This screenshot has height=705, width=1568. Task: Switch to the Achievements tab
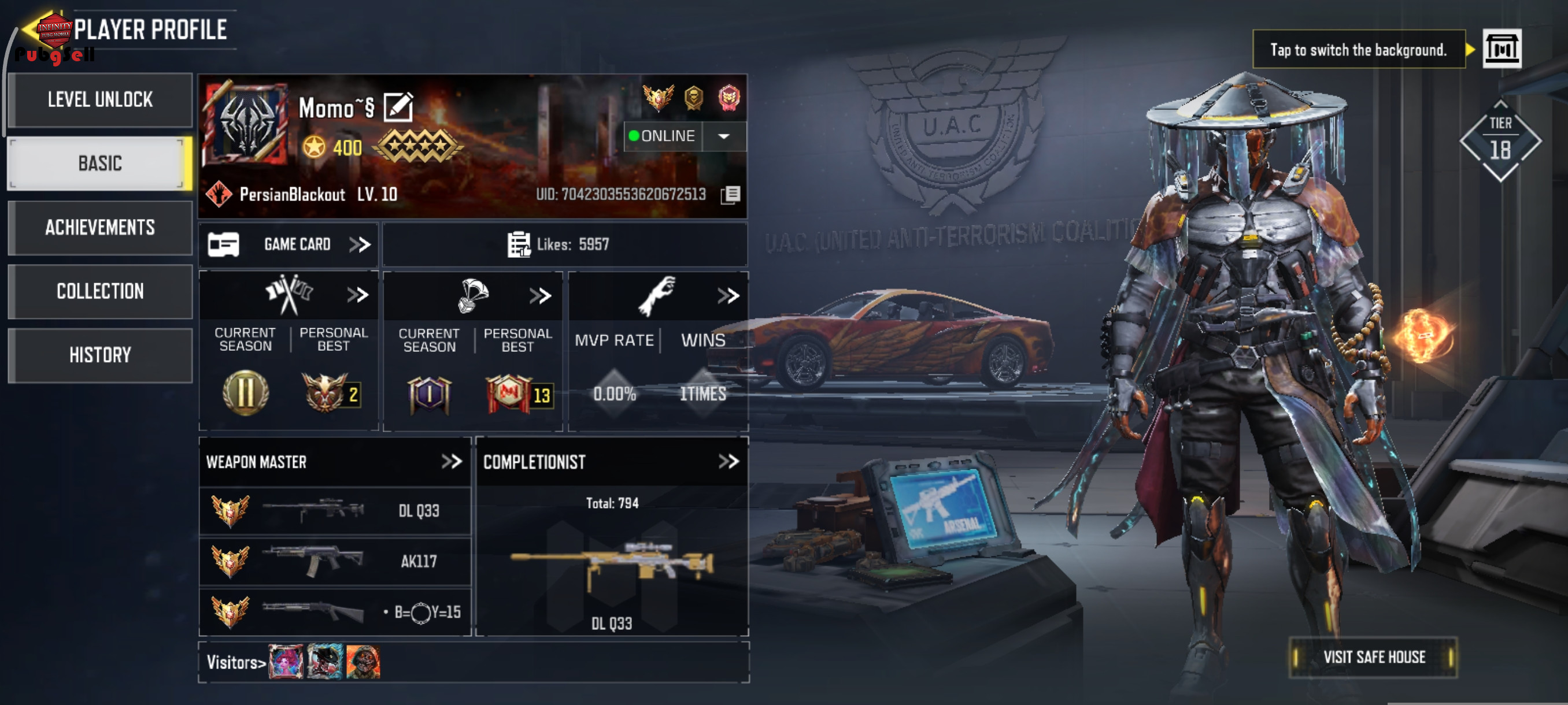pyautogui.click(x=100, y=228)
